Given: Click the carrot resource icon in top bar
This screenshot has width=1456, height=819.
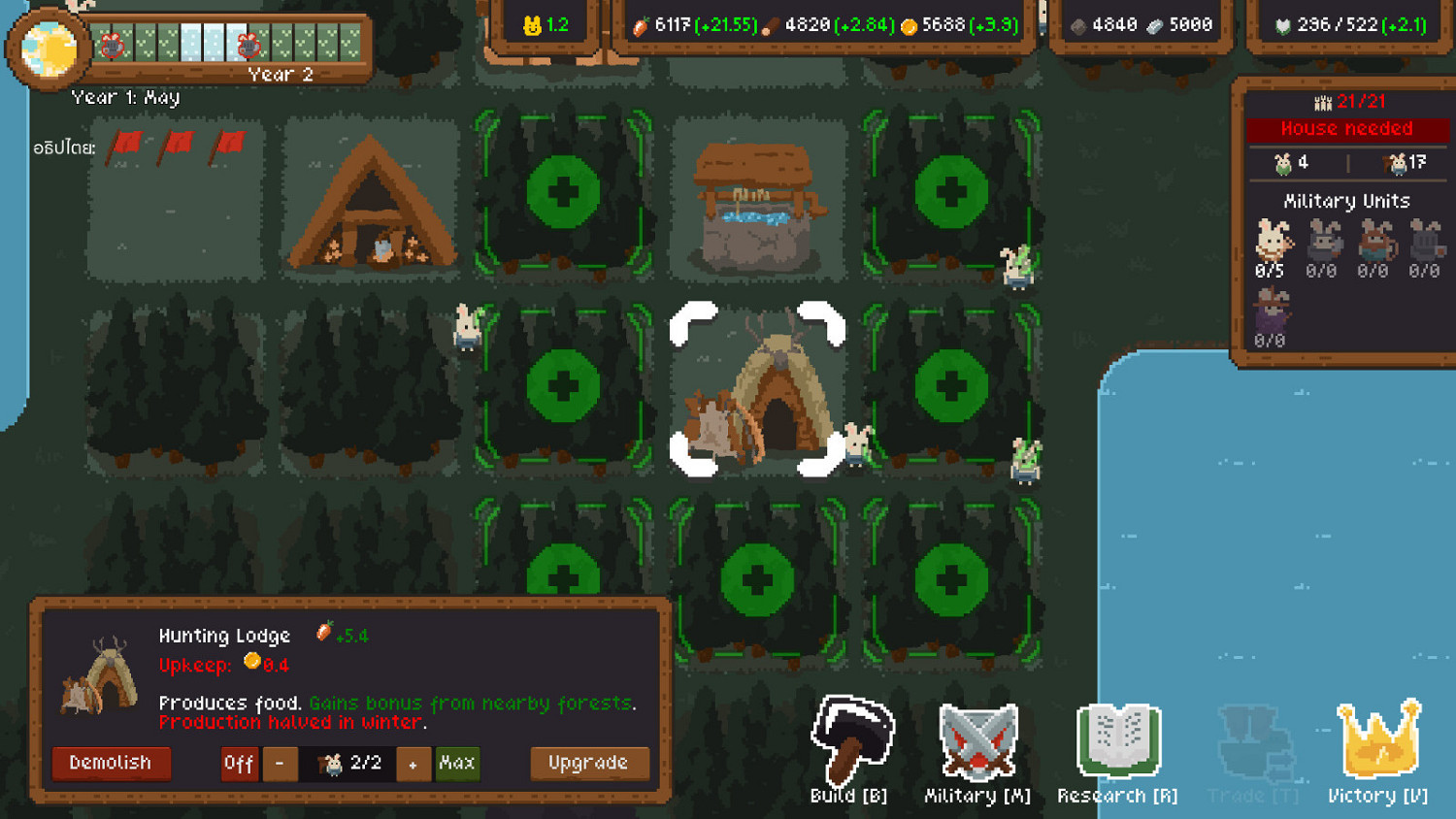Looking at the screenshot, I should pos(641,26).
